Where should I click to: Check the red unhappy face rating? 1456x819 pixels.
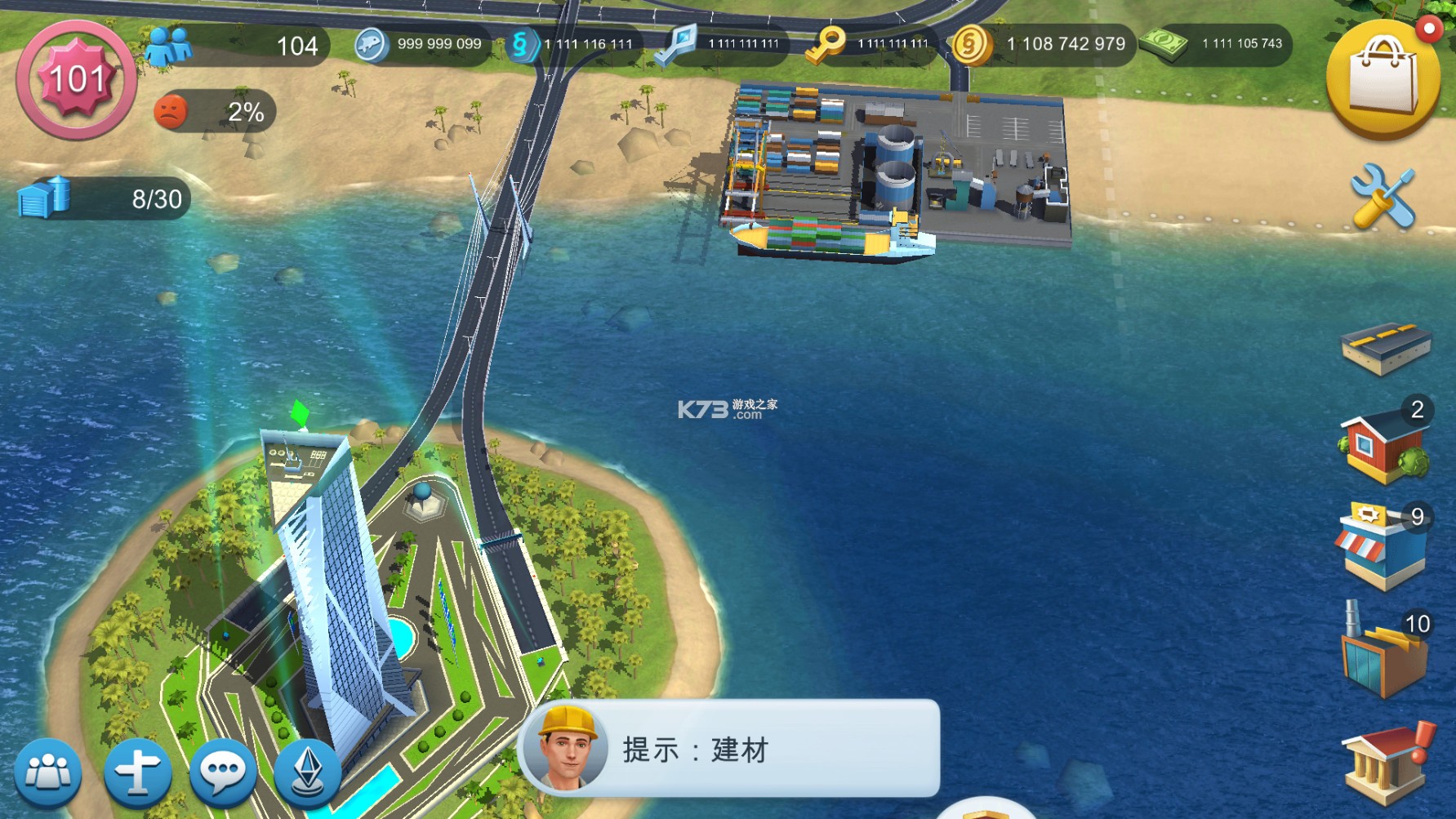click(x=214, y=111)
